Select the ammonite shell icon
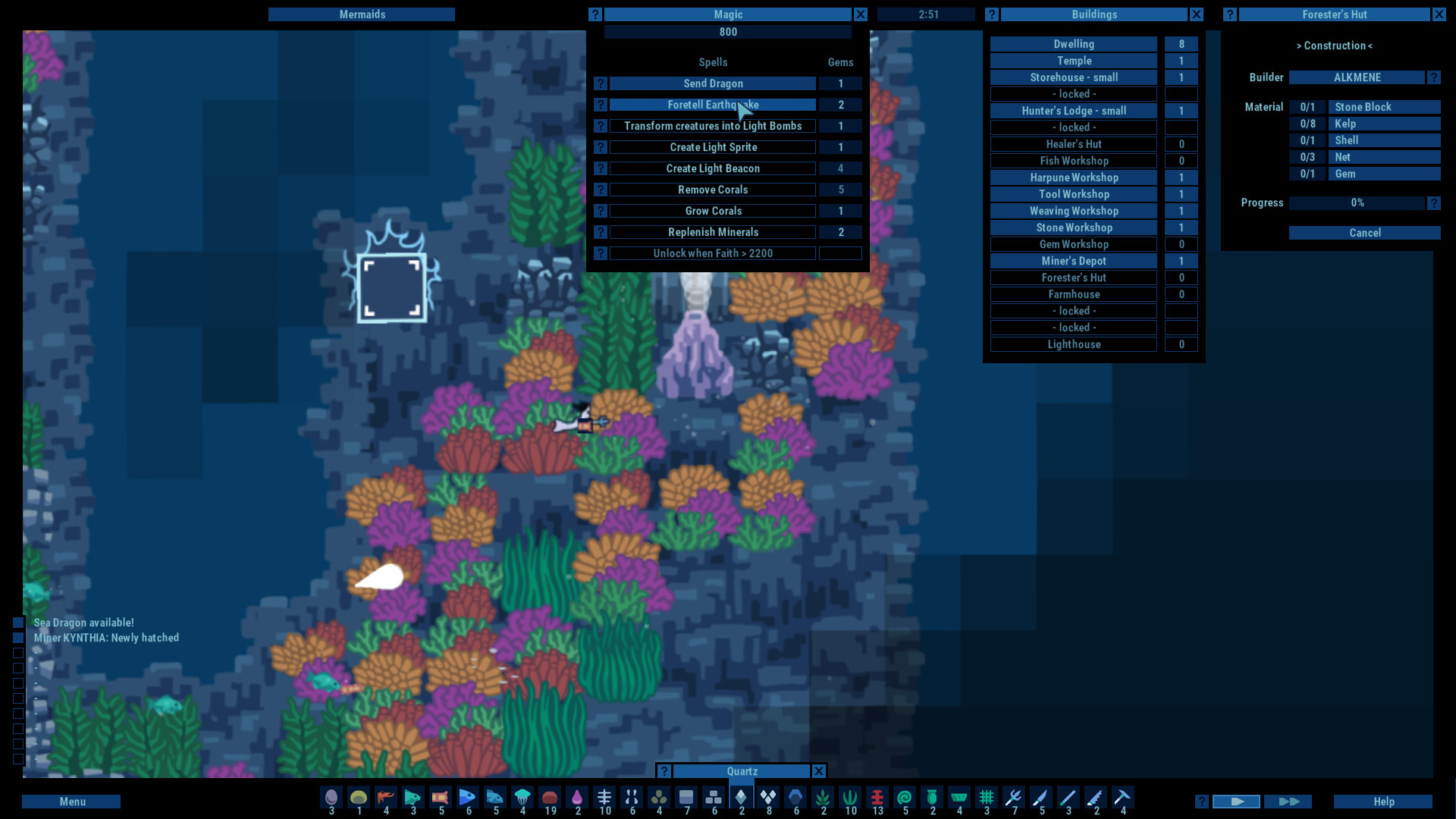1456x819 pixels. tap(905, 799)
